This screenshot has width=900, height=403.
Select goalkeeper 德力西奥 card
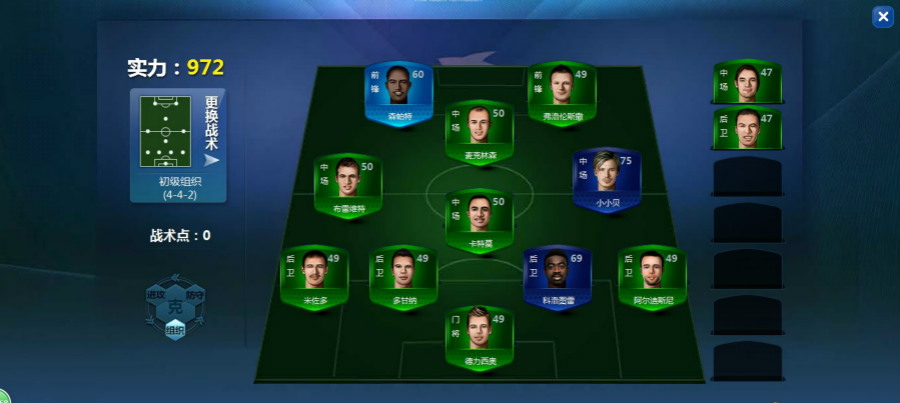[x=480, y=338]
